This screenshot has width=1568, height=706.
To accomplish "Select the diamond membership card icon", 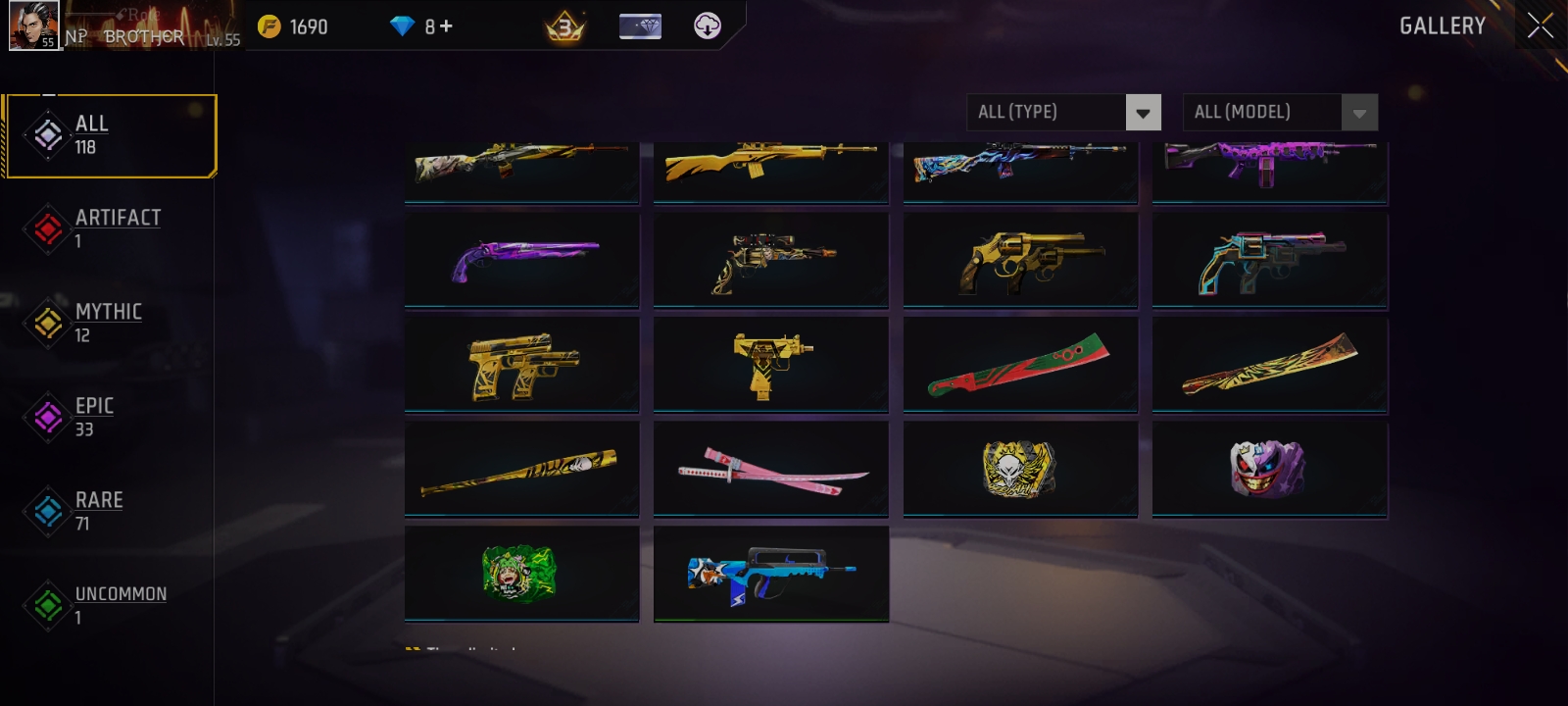I will pyautogui.click(x=640, y=25).
